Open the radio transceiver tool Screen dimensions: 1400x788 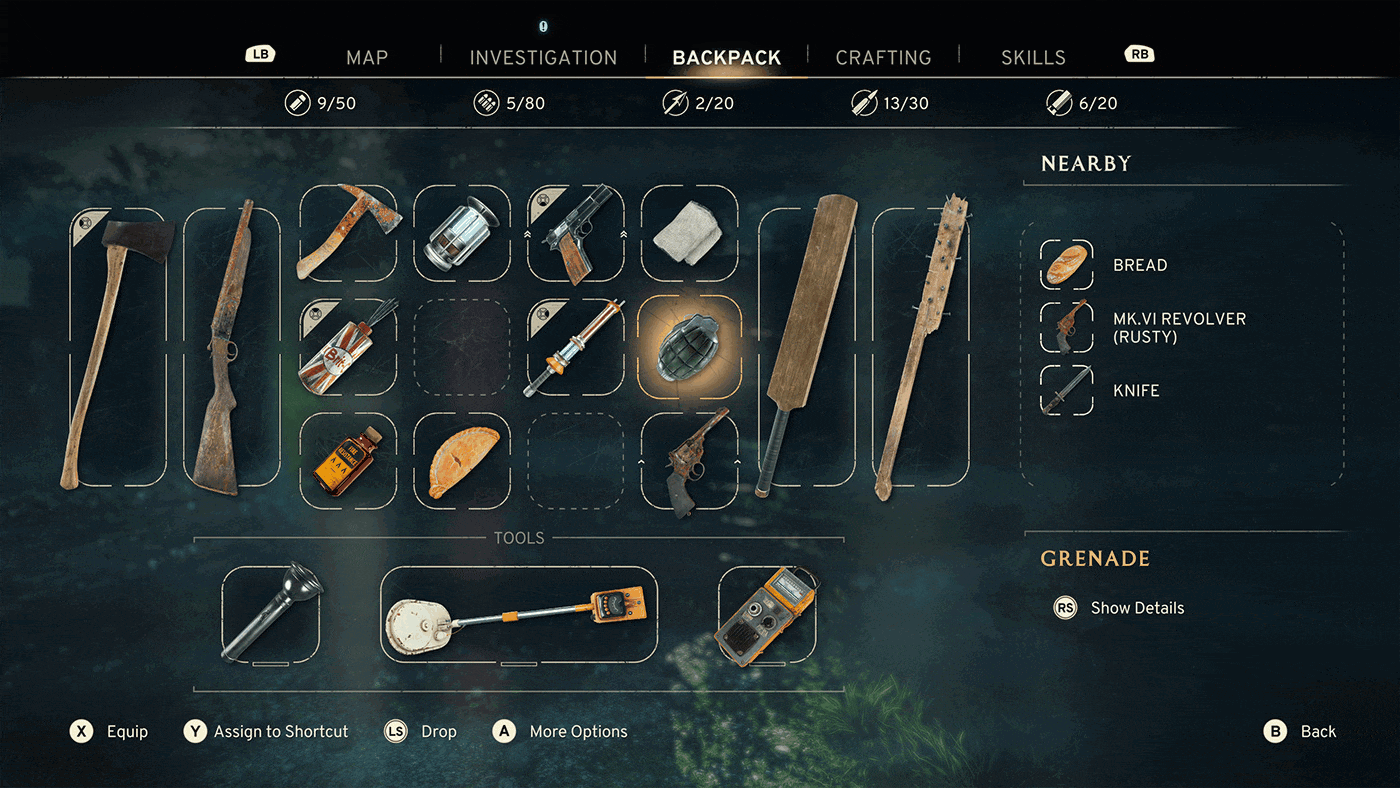(x=768, y=616)
